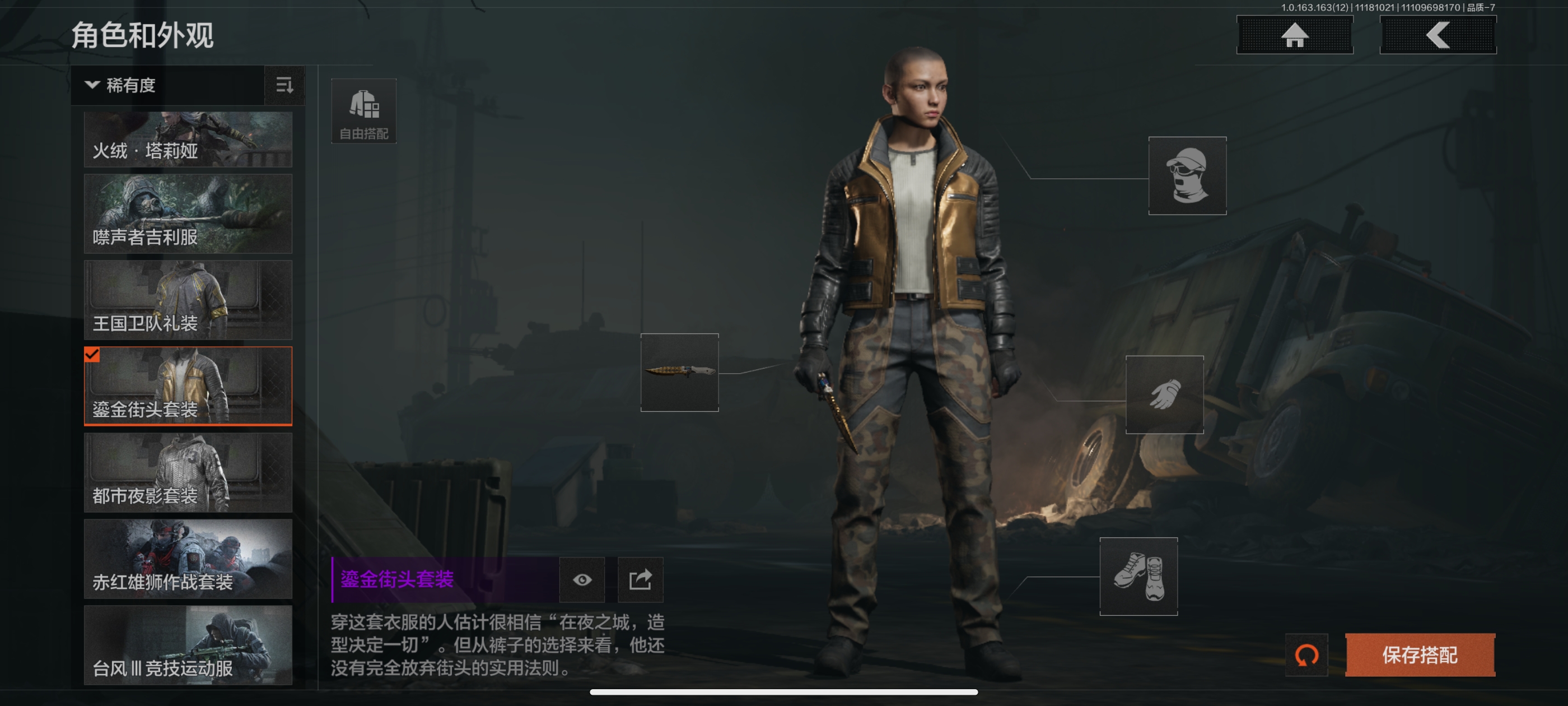Save outfit with 保存搭配
The image size is (1568, 706).
tap(1420, 655)
